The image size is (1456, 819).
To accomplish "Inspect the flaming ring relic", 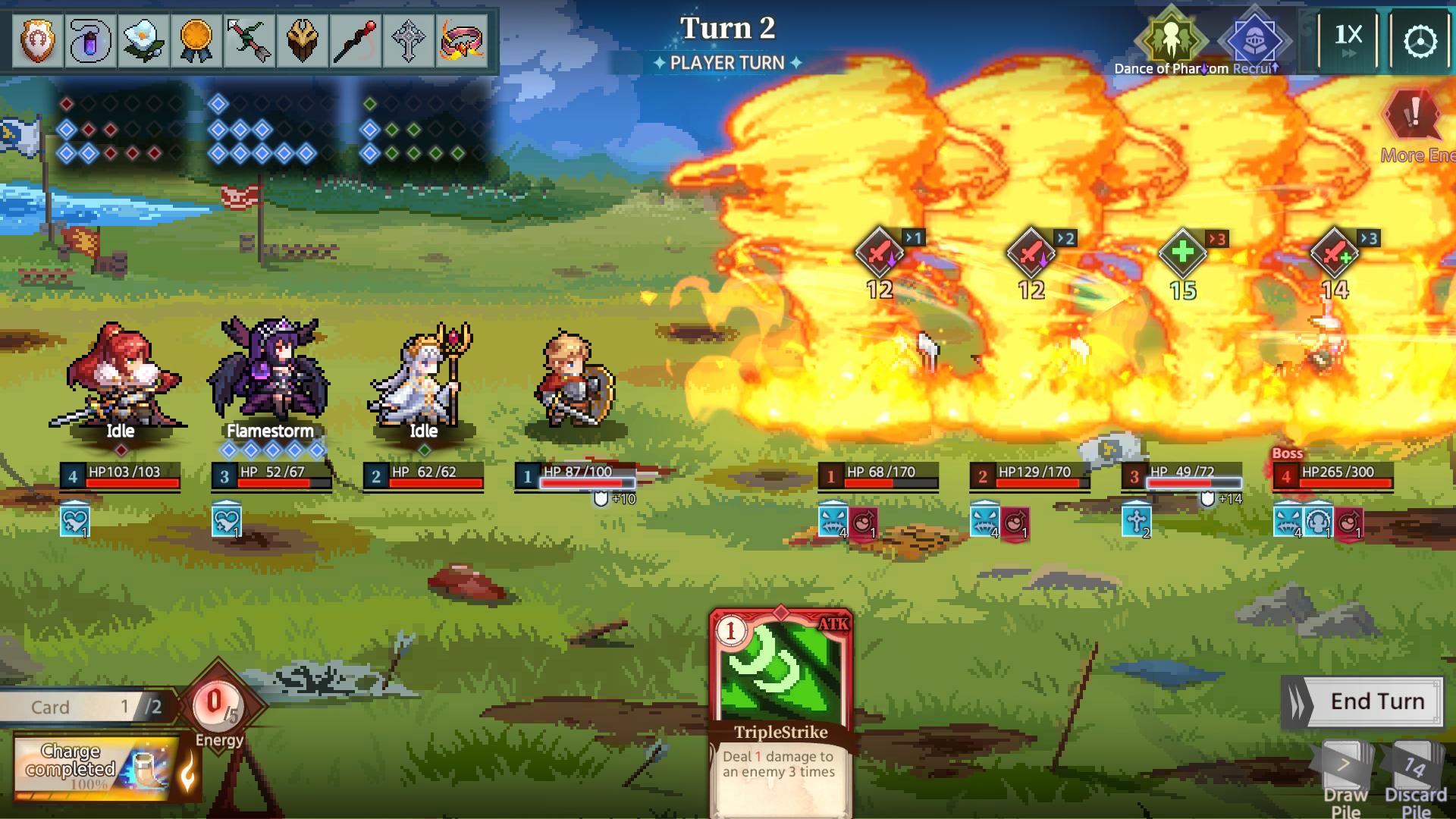I will [462, 40].
